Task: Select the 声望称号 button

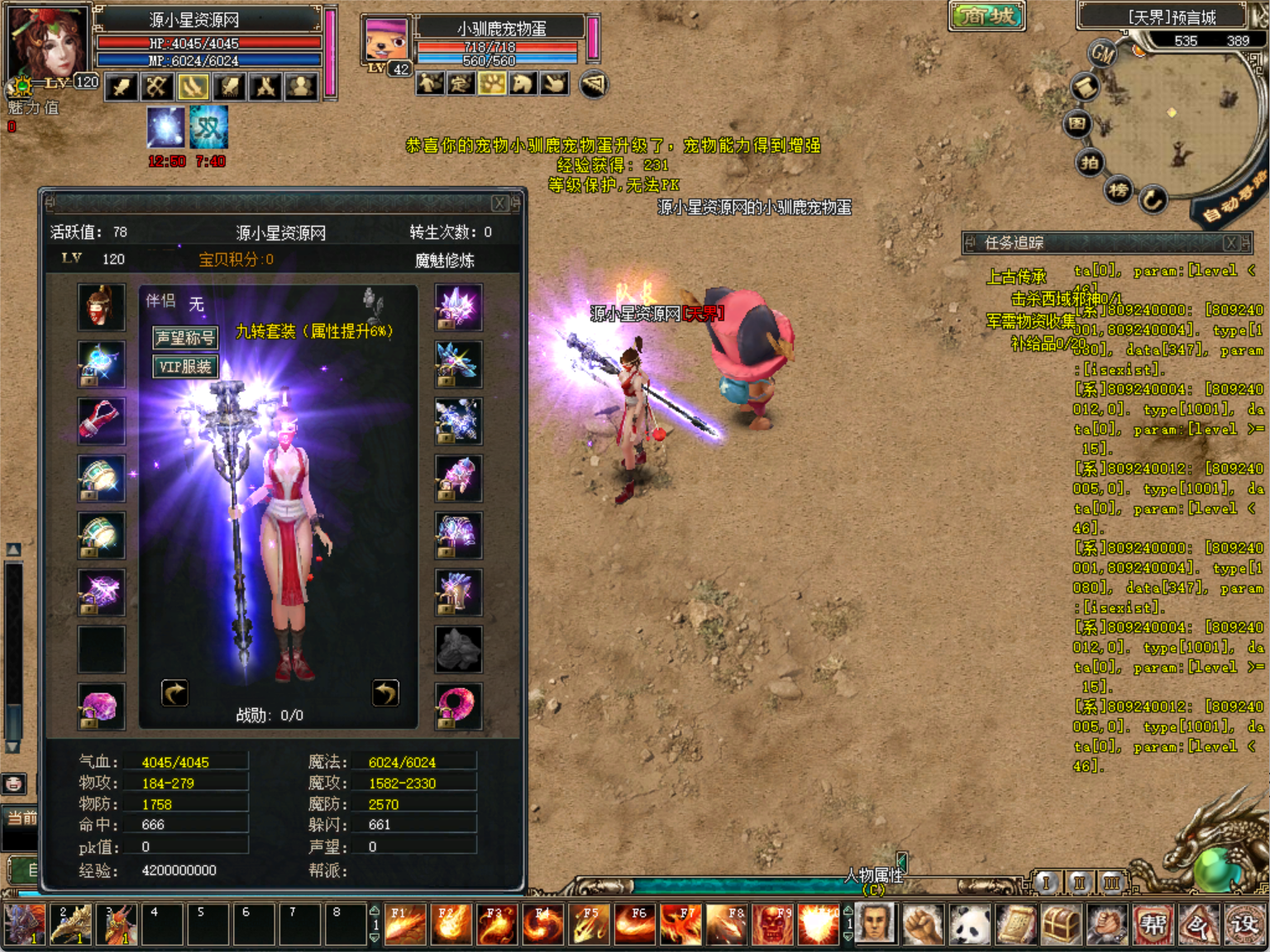Action: pos(185,337)
